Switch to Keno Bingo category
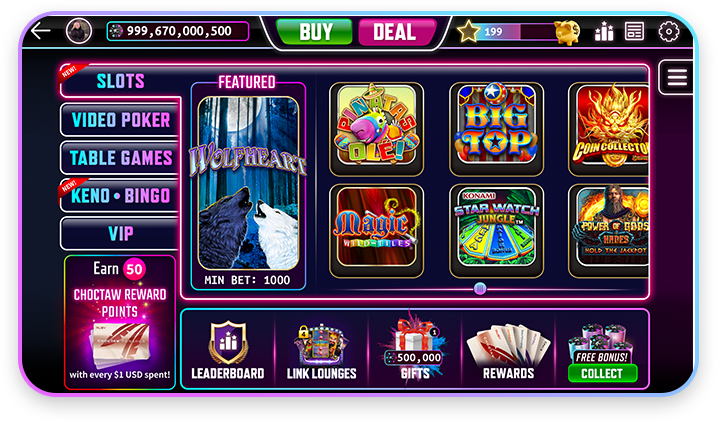Image resolution: width=717 pixels, height=422 pixels. pos(120,196)
